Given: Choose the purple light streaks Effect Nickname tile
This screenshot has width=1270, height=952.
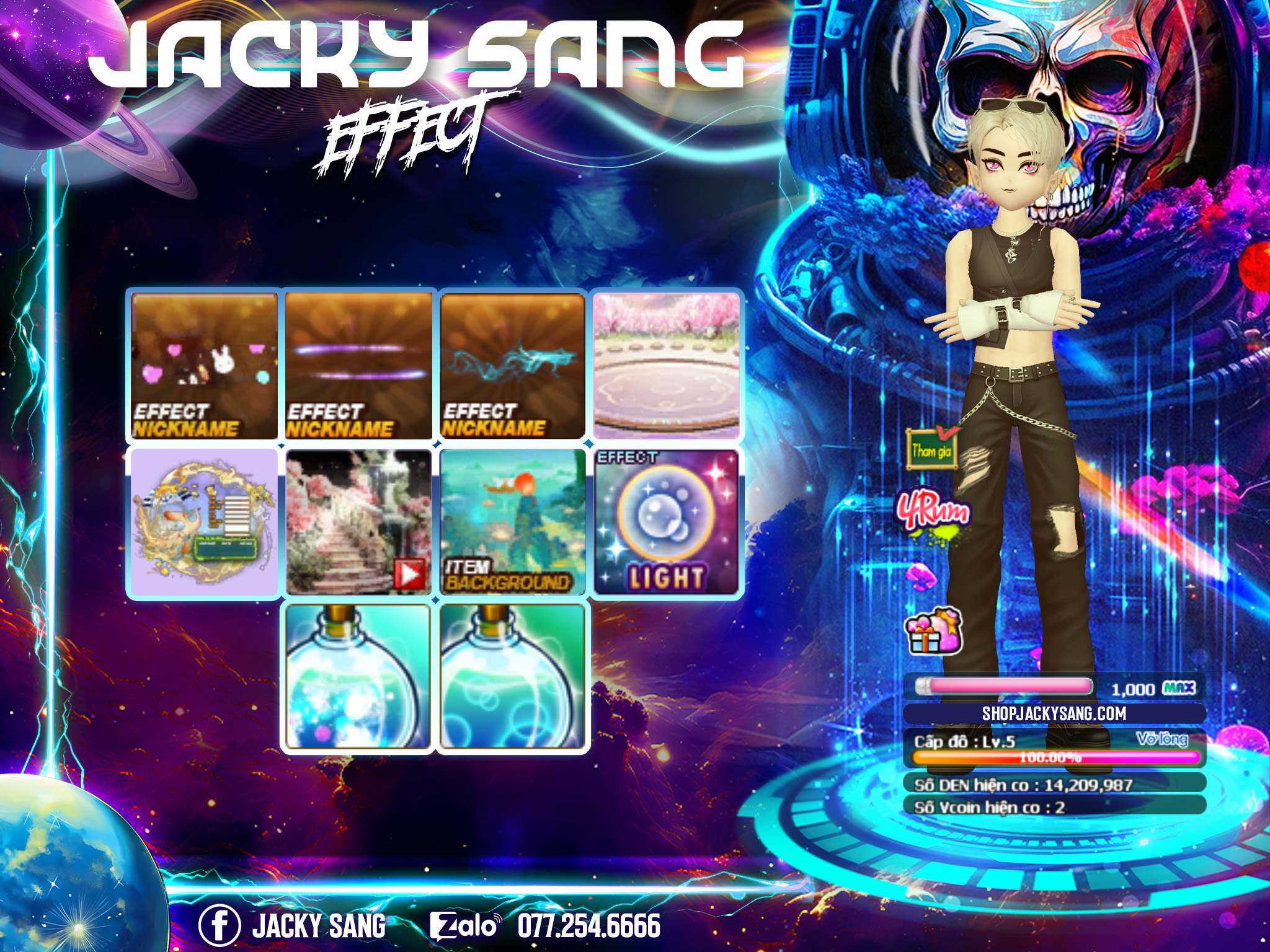Looking at the screenshot, I should (x=358, y=366).
